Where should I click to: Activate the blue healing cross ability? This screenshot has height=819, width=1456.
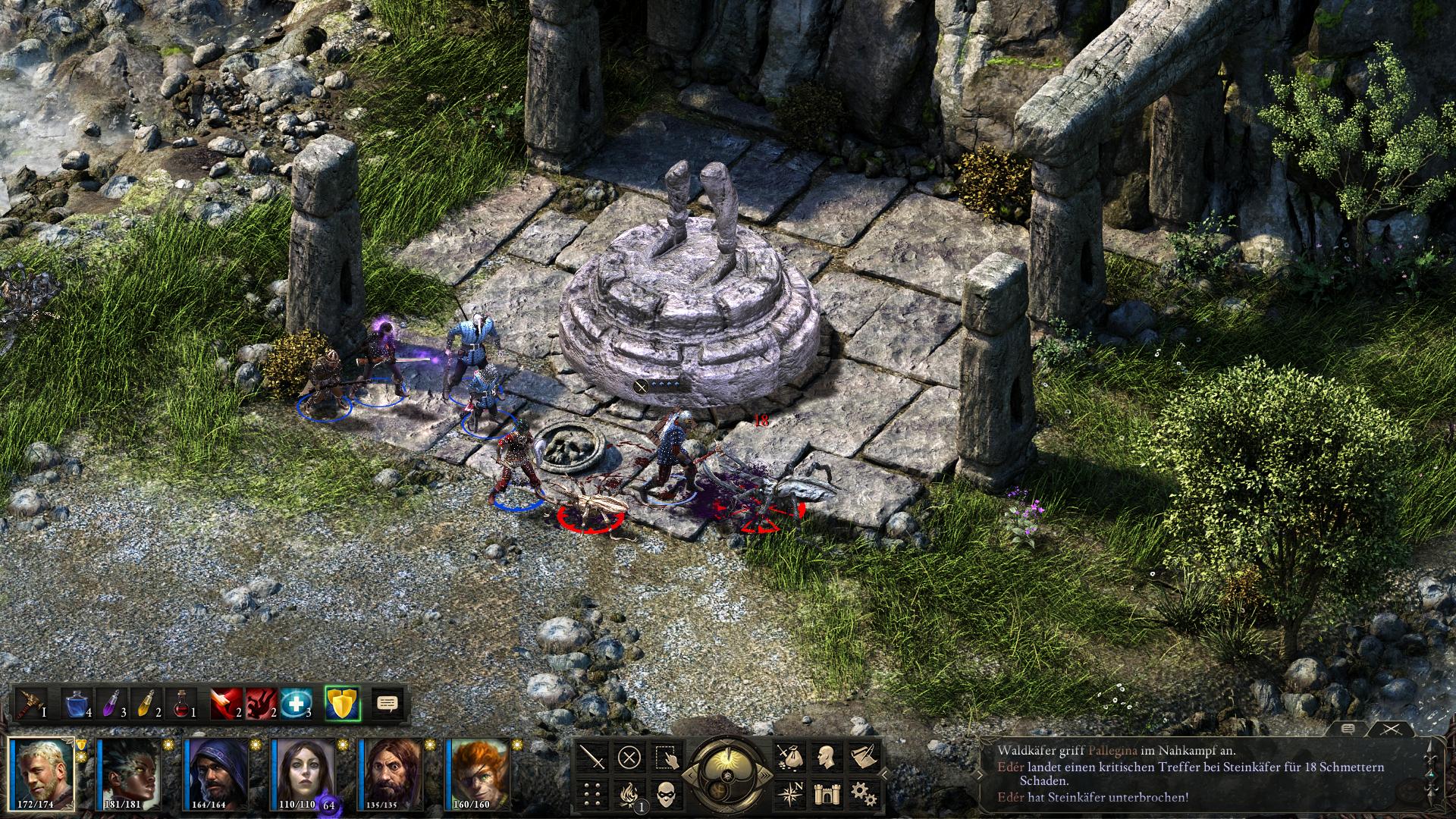295,704
